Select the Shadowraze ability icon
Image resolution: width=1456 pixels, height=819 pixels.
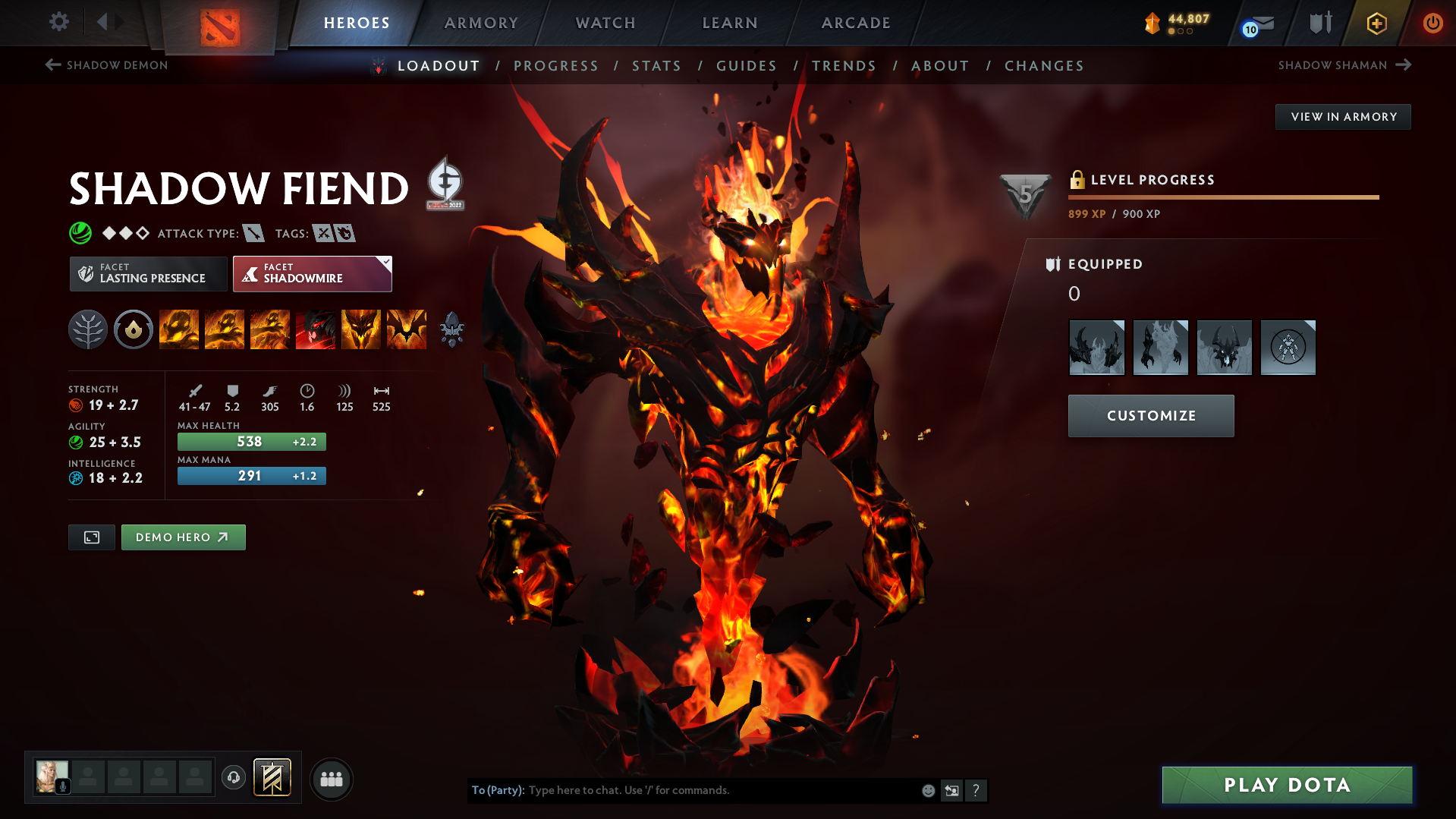pos(179,329)
